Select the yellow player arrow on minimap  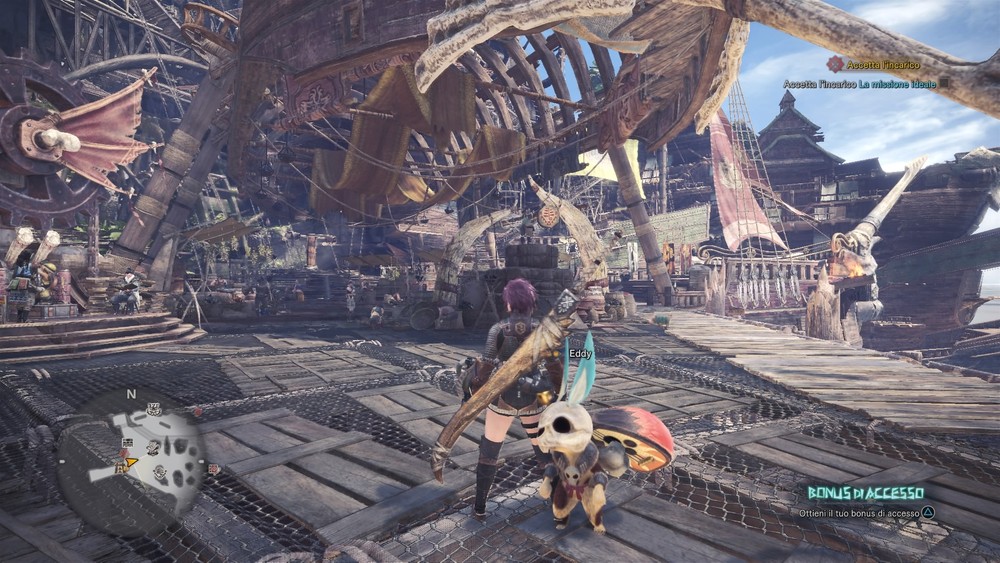point(129,461)
